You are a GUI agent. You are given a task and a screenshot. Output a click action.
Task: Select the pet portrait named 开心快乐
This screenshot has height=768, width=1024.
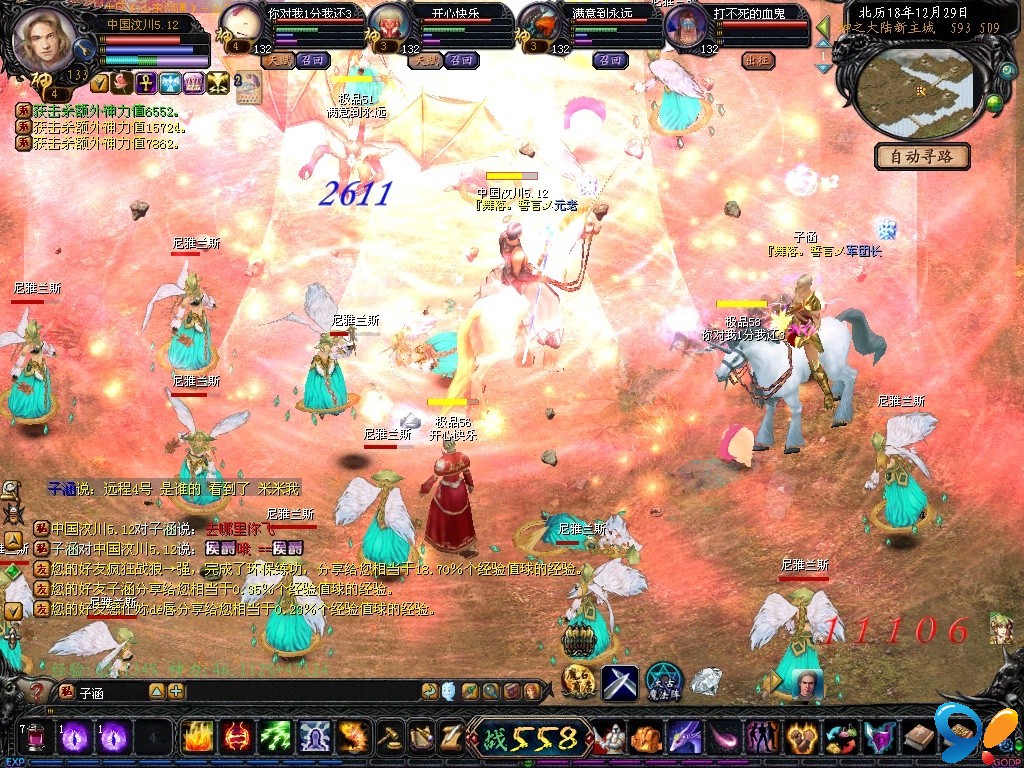tap(391, 25)
